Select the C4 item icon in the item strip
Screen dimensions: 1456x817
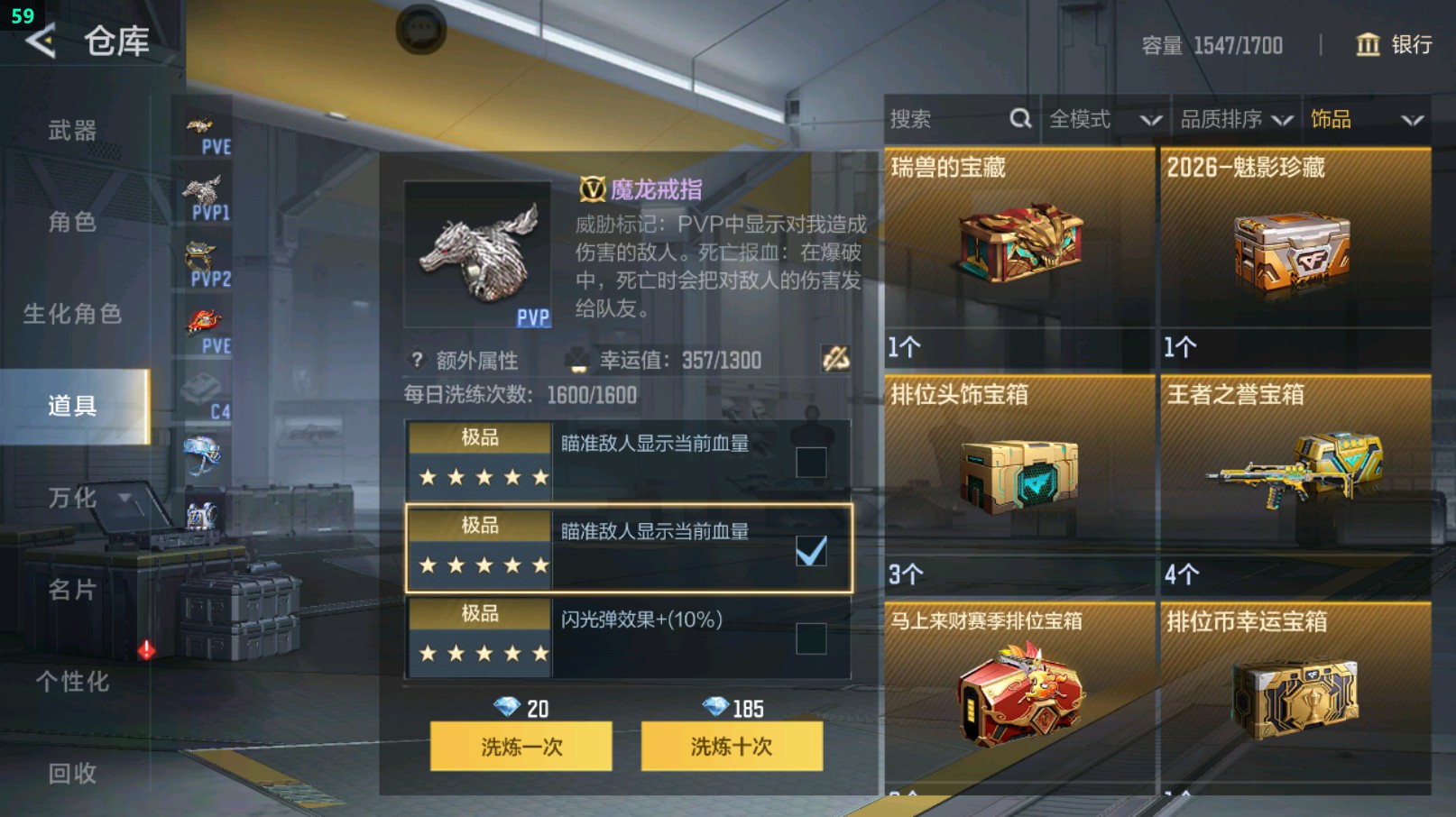(203, 388)
